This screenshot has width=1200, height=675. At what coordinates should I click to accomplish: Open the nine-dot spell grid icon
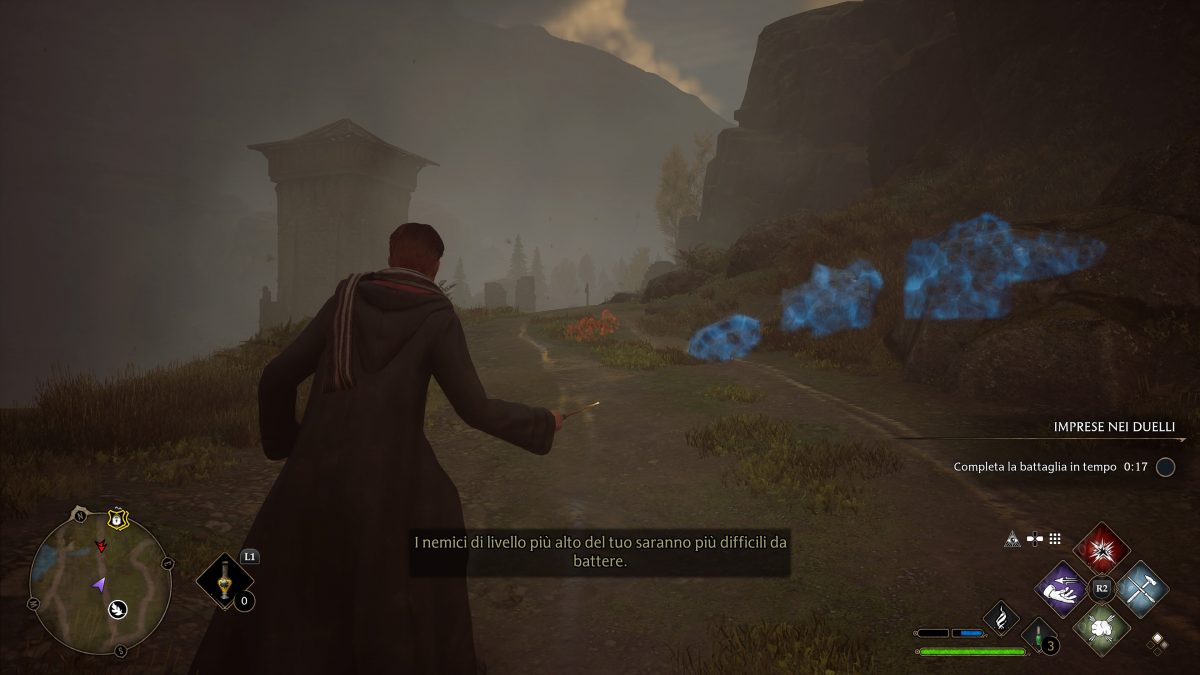1055,539
